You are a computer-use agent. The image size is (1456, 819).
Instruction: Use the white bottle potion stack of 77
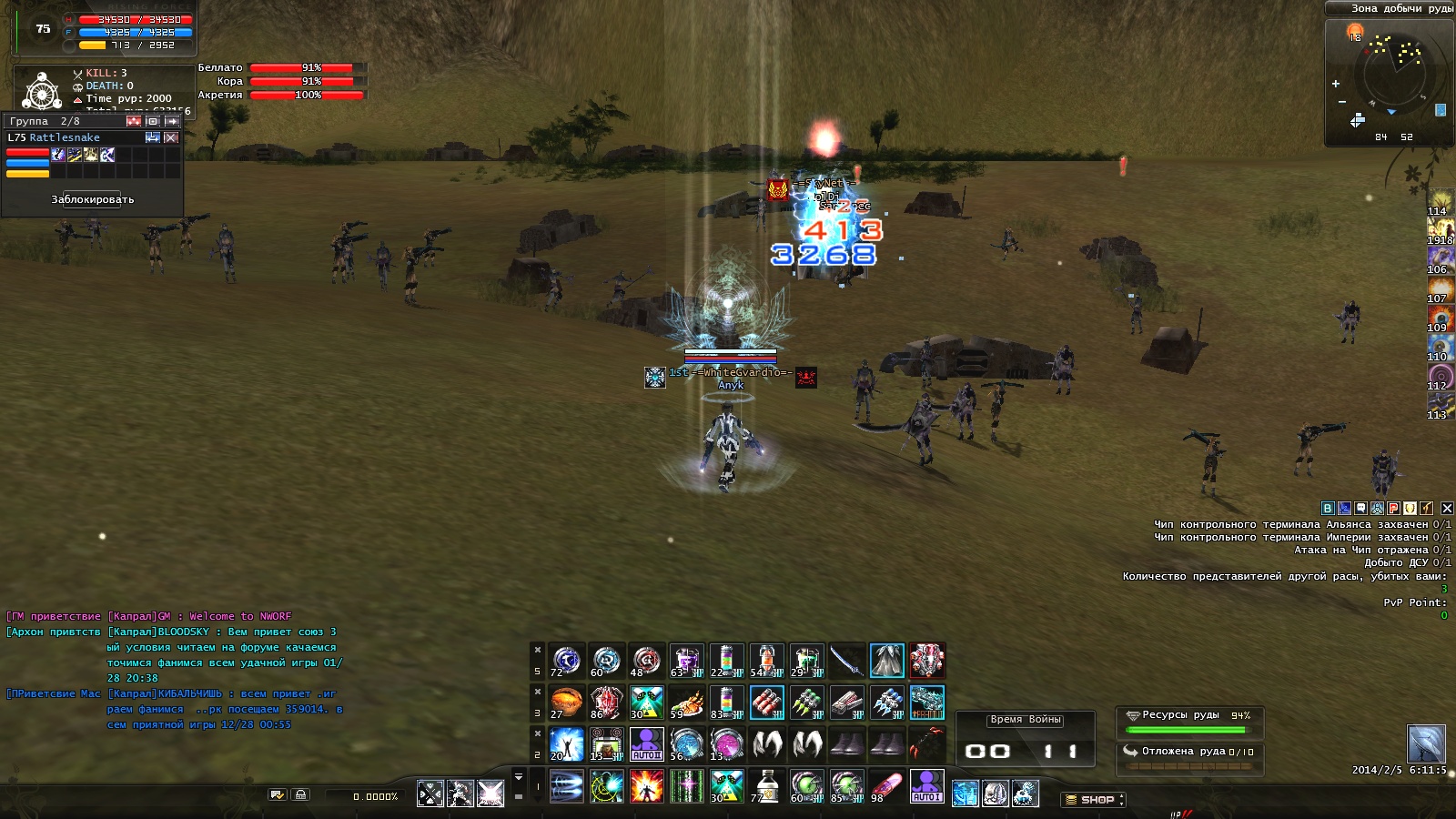766,786
